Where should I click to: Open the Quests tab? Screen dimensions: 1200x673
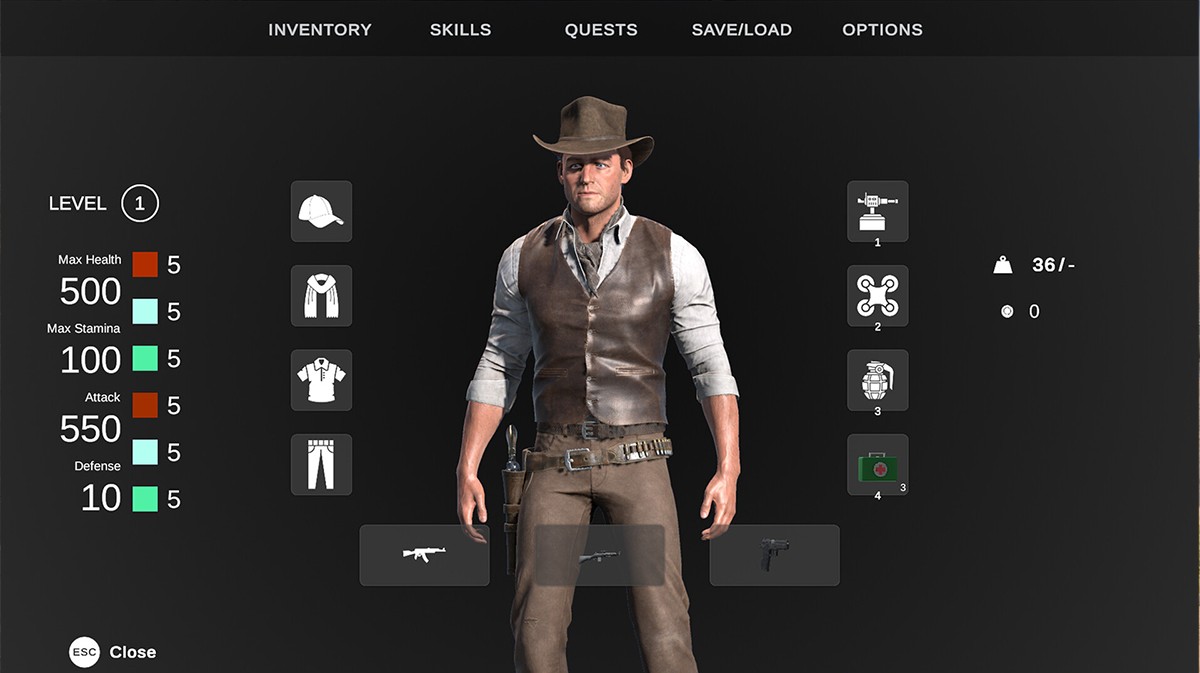(x=600, y=30)
